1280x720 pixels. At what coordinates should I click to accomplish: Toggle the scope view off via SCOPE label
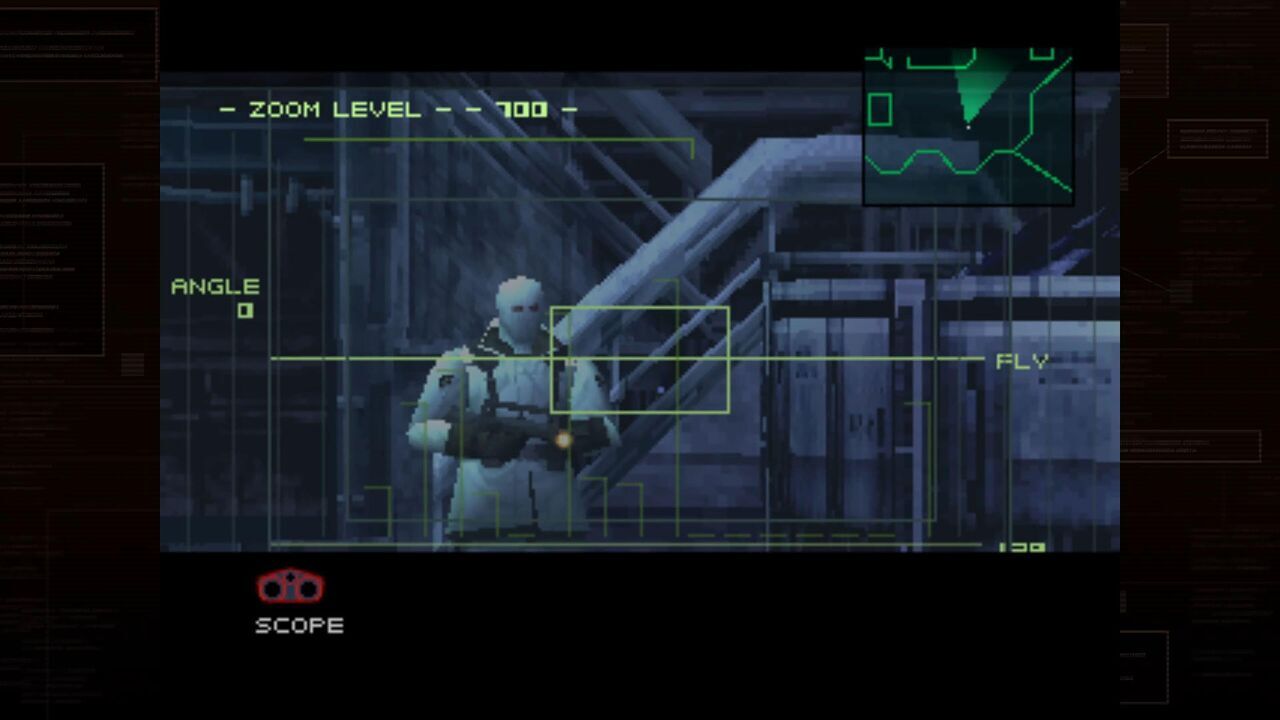coord(298,626)
